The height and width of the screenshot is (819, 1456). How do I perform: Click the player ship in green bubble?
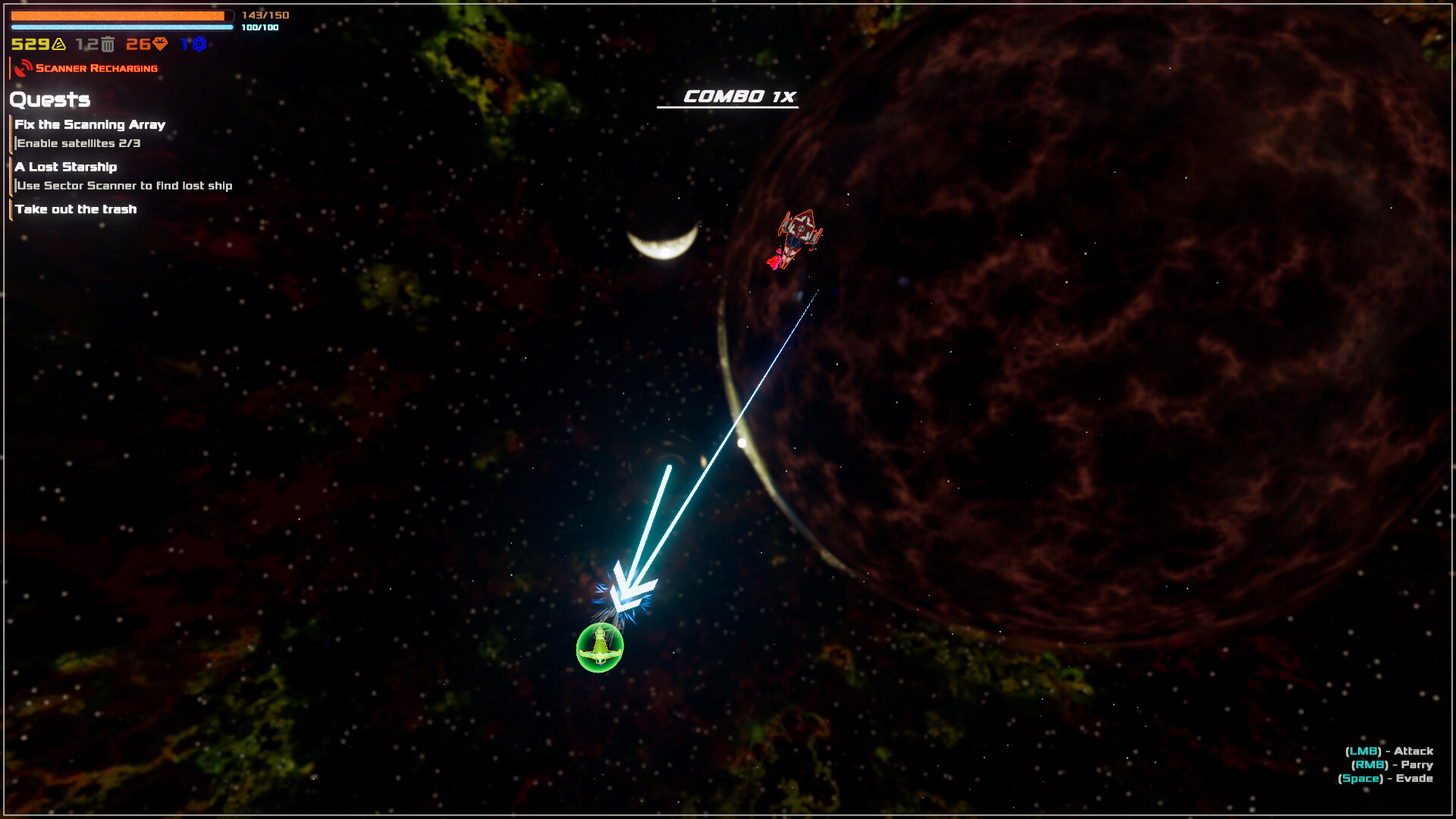pyautogui.click(x=598, y=645)
